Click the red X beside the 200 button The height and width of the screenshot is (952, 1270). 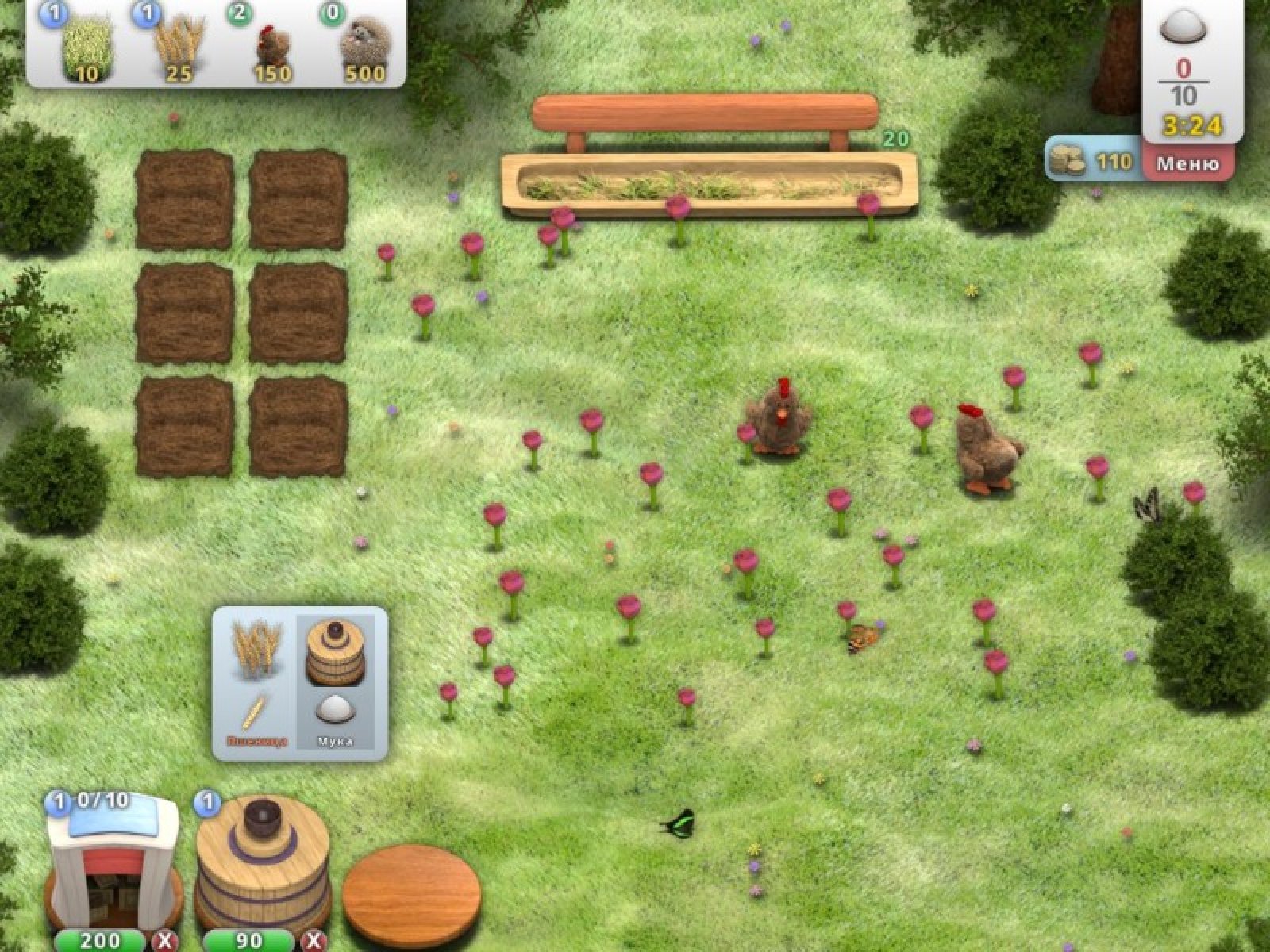pos(165,941)
